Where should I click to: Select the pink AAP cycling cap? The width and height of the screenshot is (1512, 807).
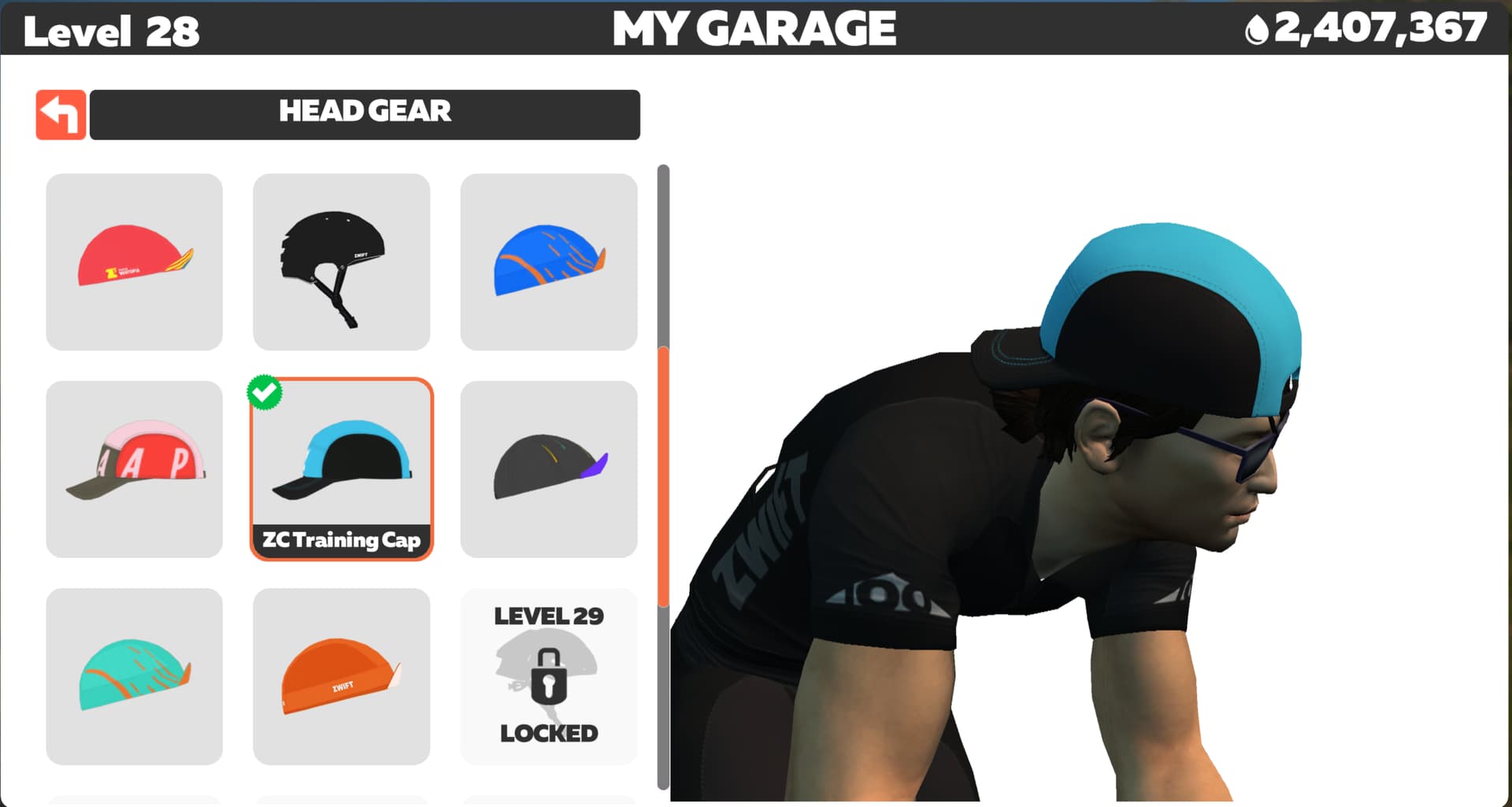point(134,470)
